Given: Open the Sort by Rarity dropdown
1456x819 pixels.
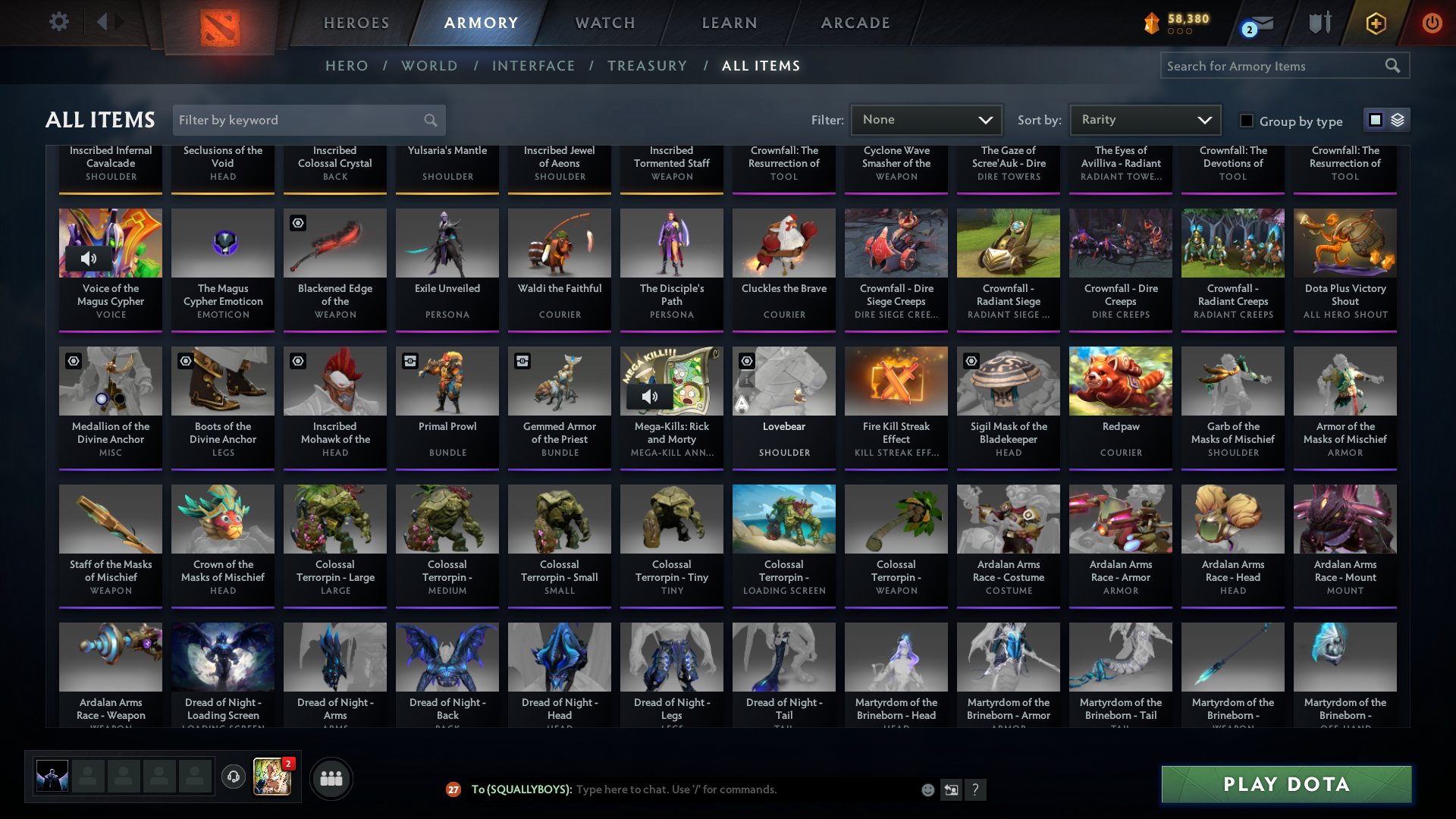Looking at the screenshot, I should pos(1144,120).
